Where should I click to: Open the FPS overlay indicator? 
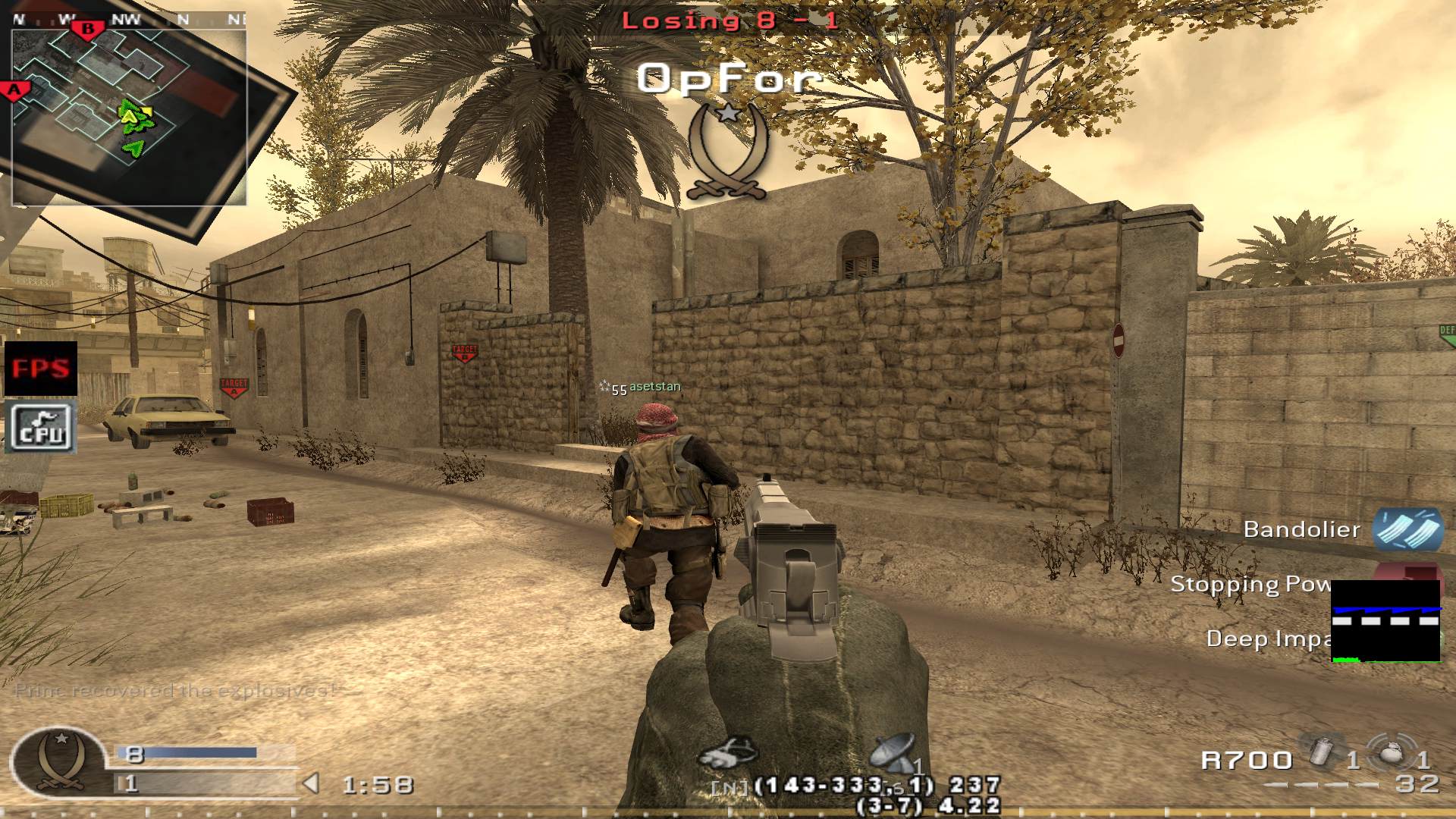[42, 369]
